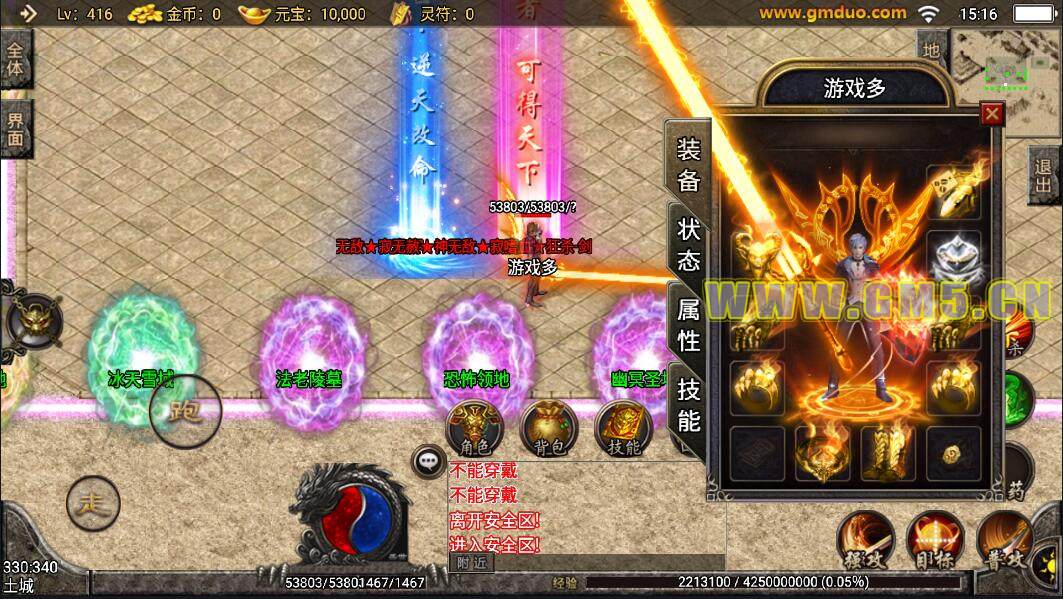Toggle the 界面 interface button

tap(16, 128)
